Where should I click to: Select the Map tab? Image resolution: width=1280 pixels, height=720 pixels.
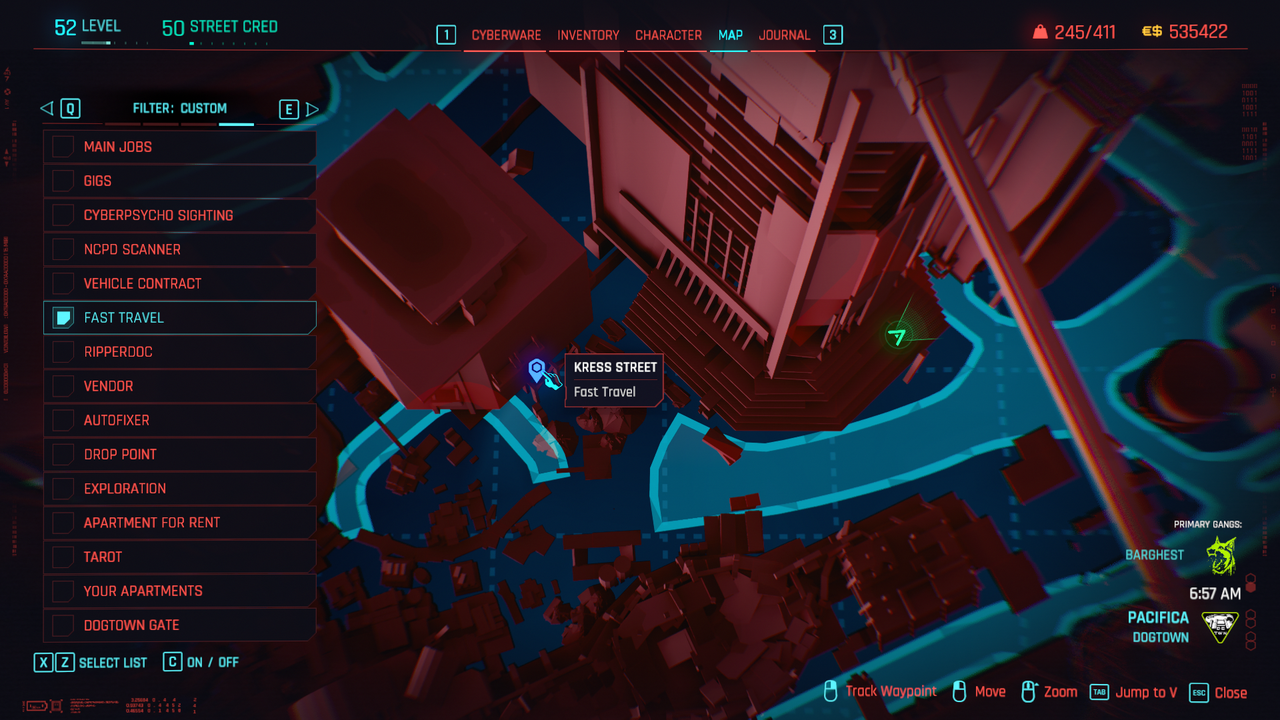730,35
